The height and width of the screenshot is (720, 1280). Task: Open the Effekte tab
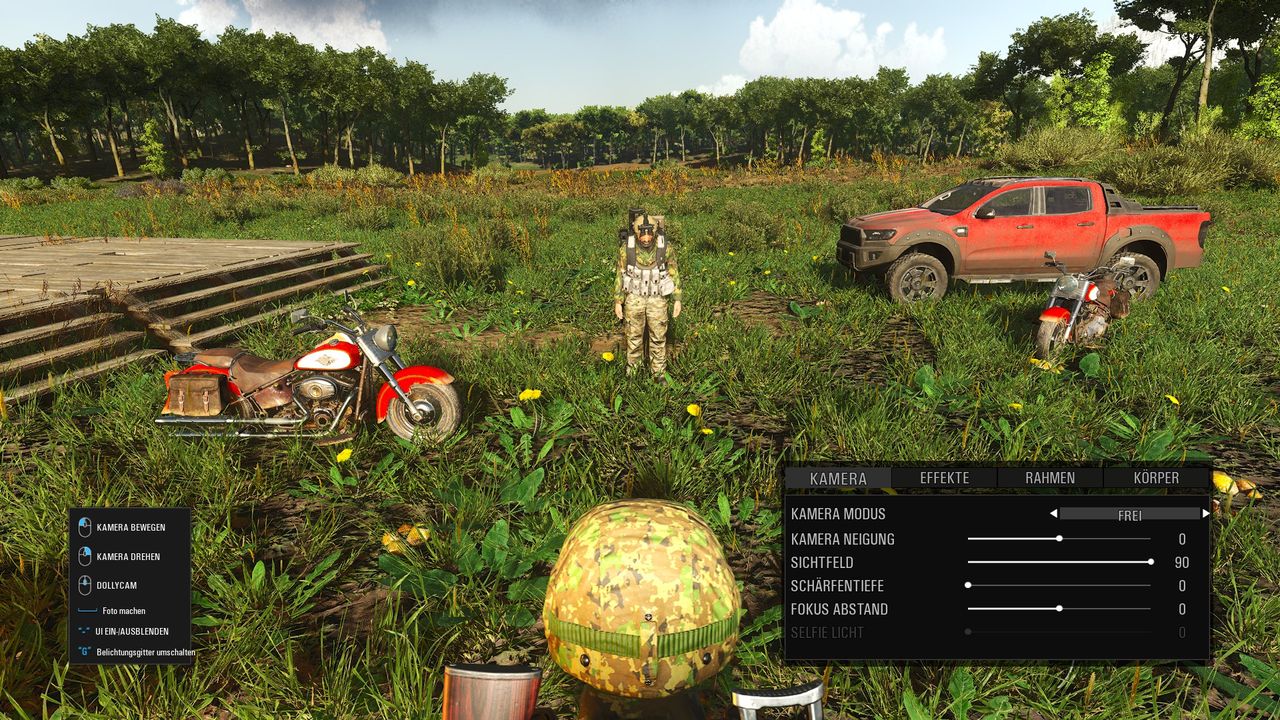[x=944, y=478]
